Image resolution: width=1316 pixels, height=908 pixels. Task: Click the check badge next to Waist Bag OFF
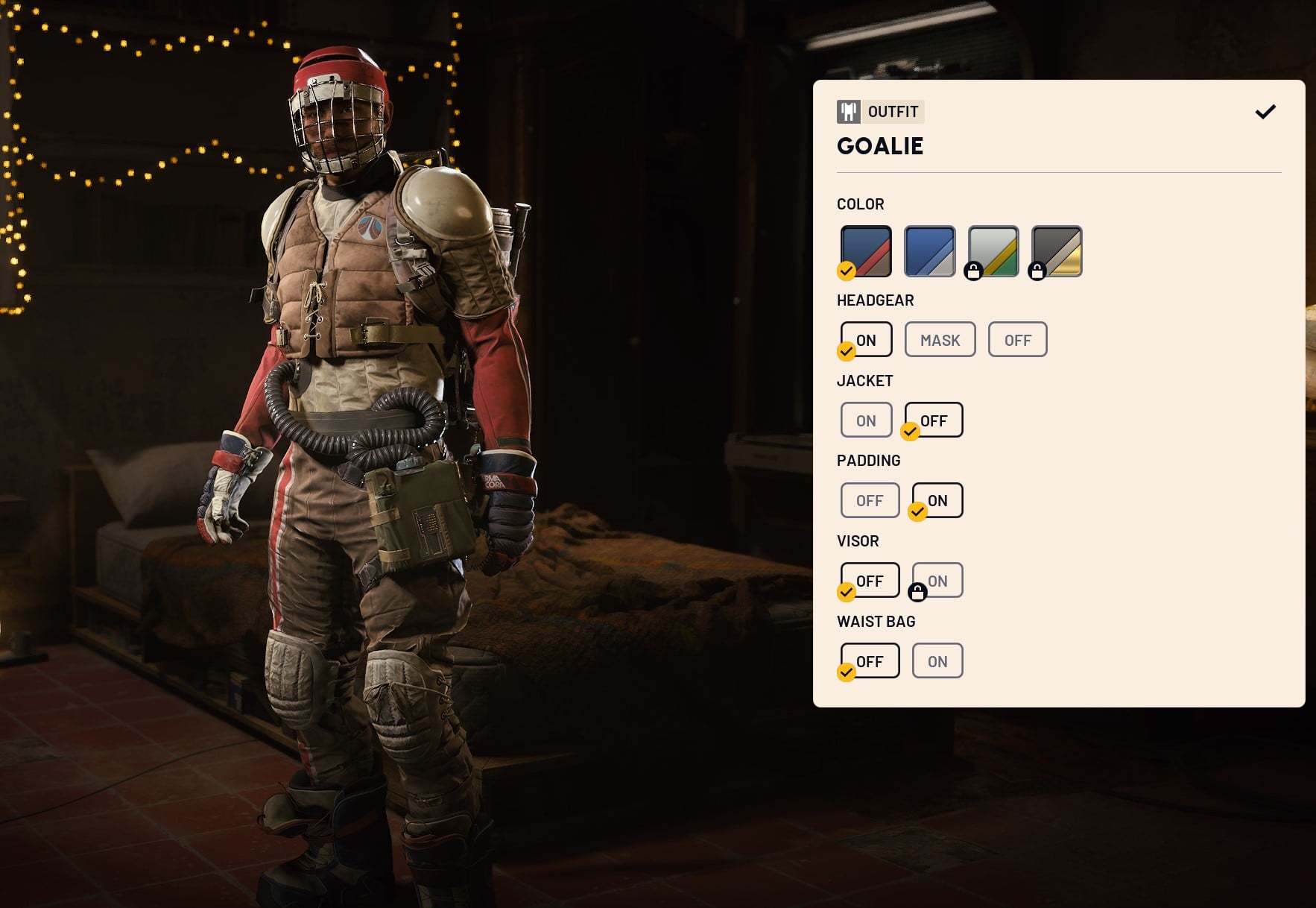(846, 673)
